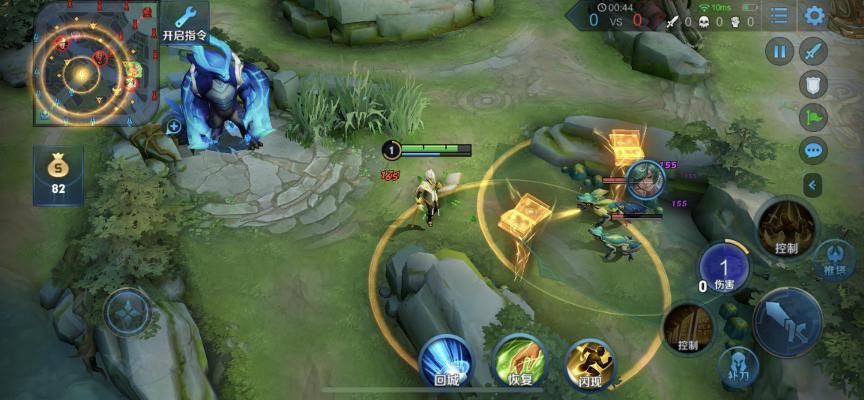Viewport: 864px width, 400px height.
Task: Use the 回城 recall ability
Action: click(x=445, y=360)
